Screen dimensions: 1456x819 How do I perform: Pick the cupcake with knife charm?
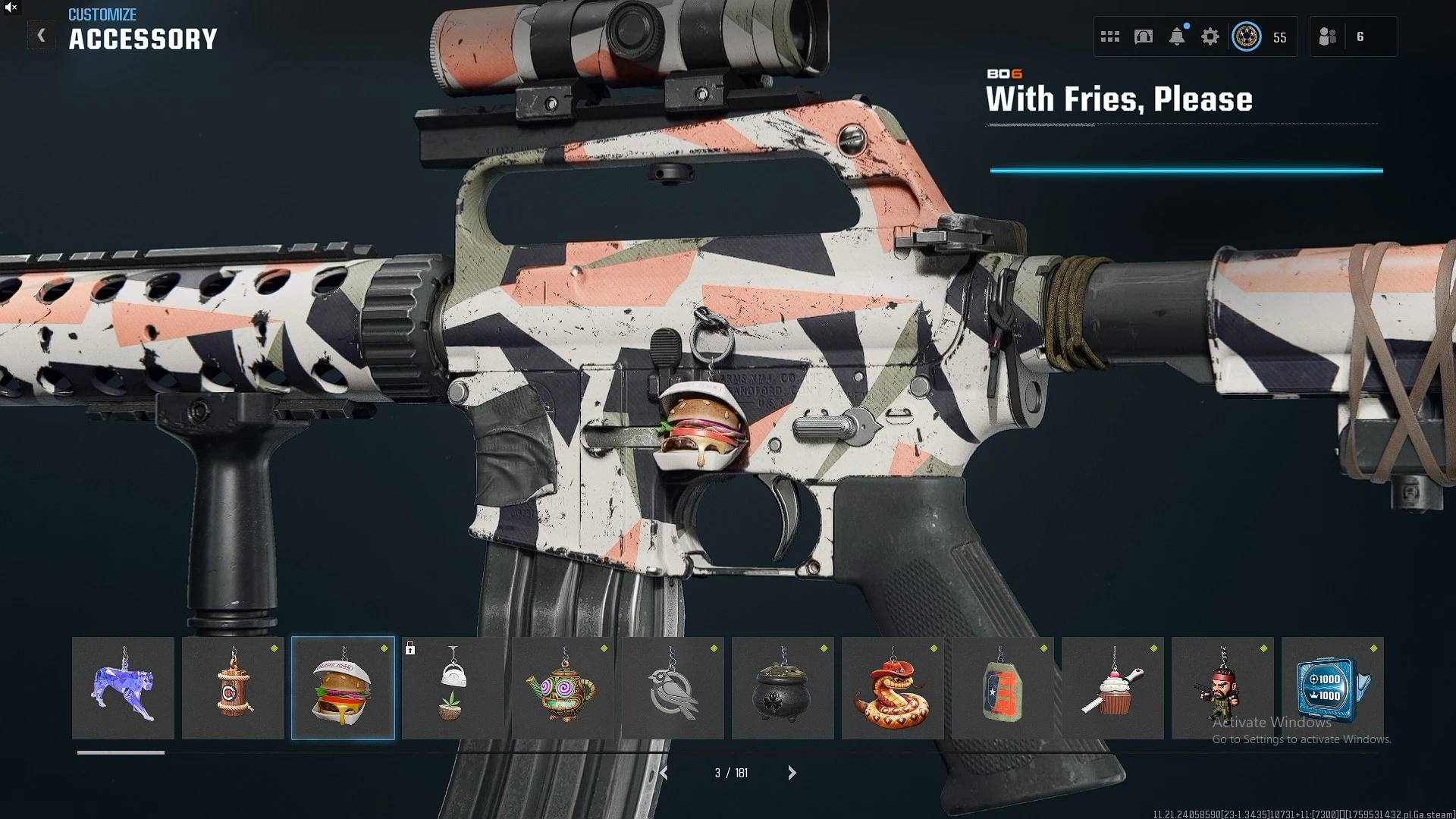pos(1112,688)
